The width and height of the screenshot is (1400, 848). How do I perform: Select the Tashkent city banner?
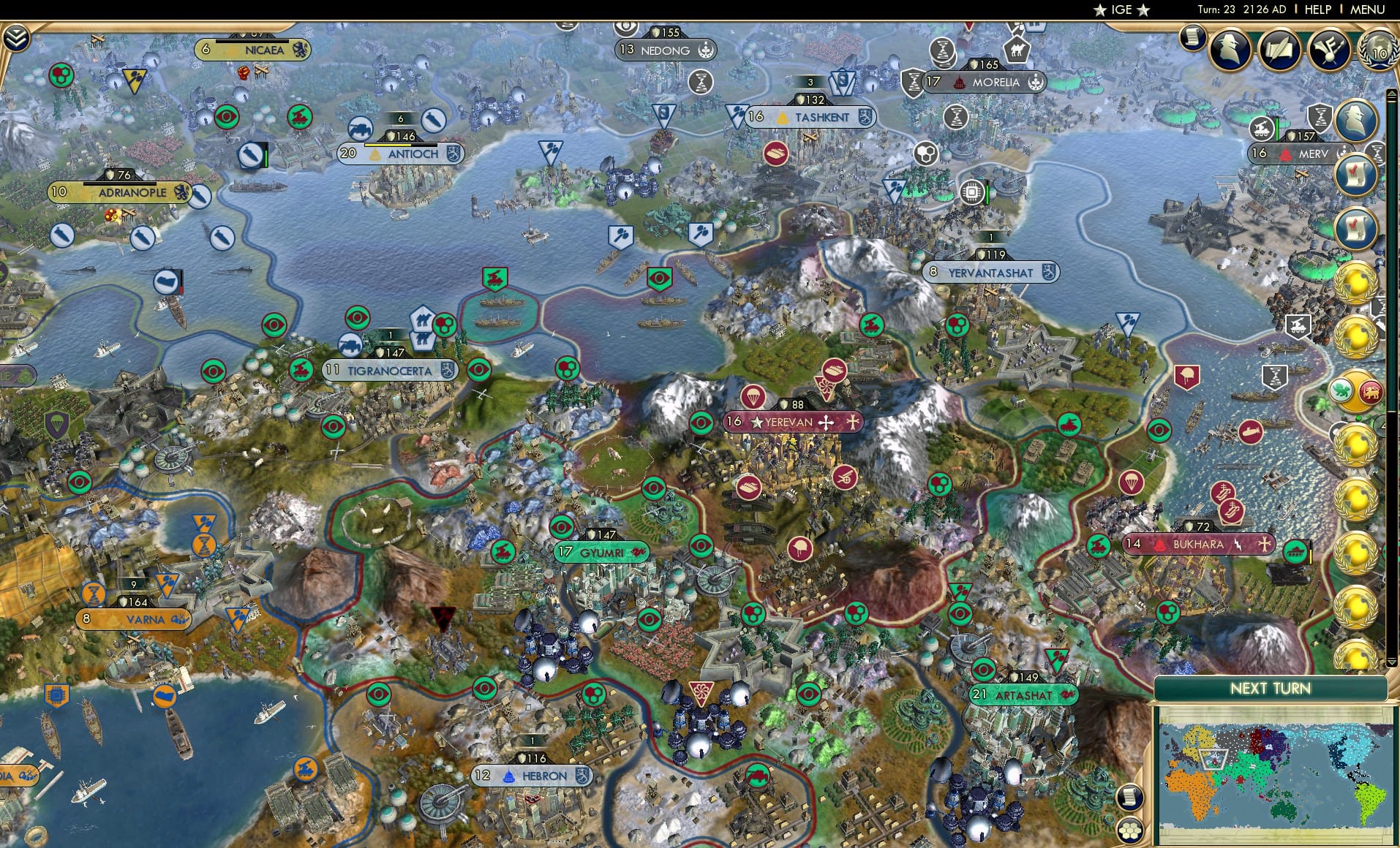pos(812,116)
